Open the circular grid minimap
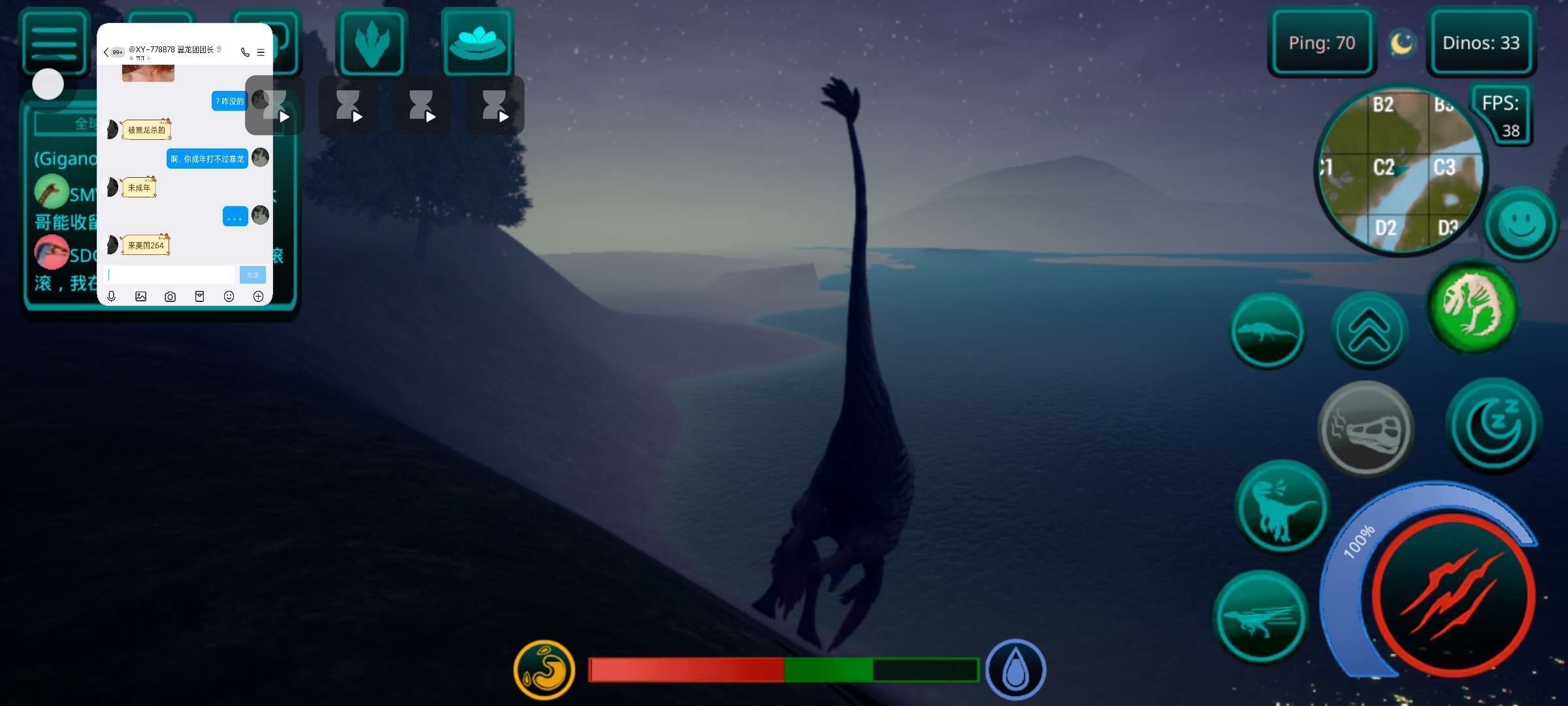The image size is (1568, 706). click(1399, 169)
